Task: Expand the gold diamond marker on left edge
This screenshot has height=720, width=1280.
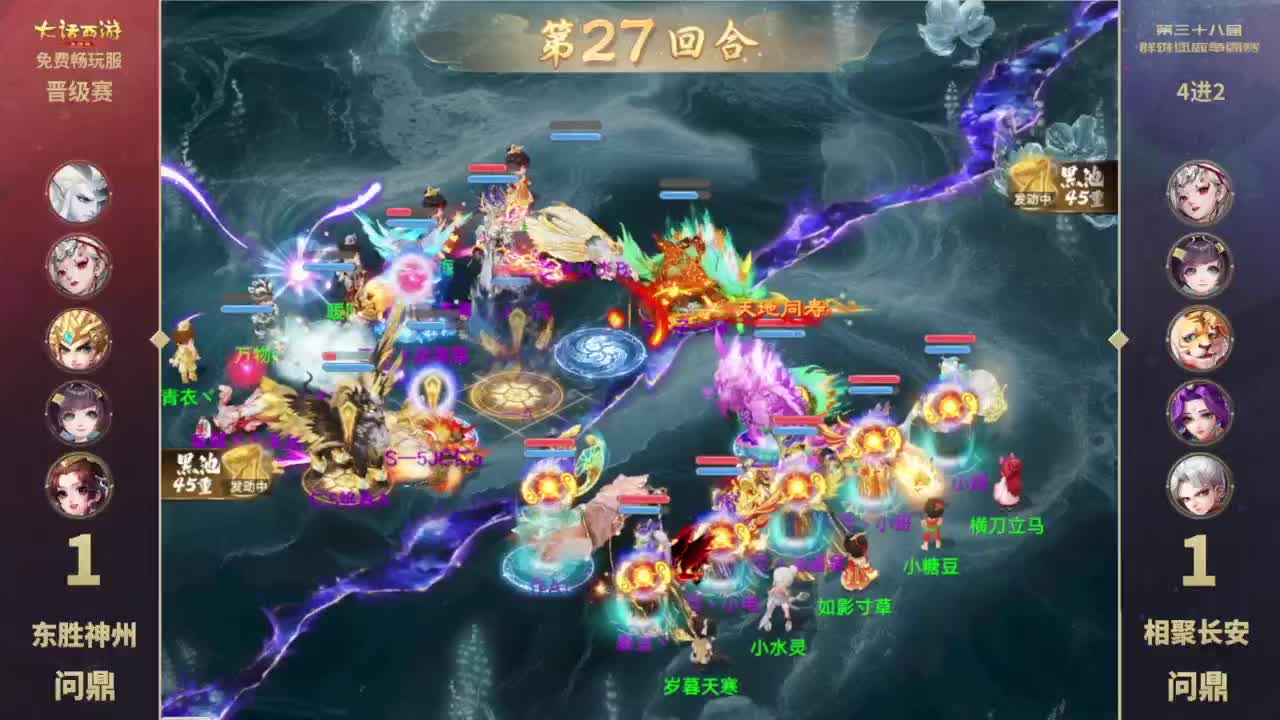Action: (x=157, y=338)
